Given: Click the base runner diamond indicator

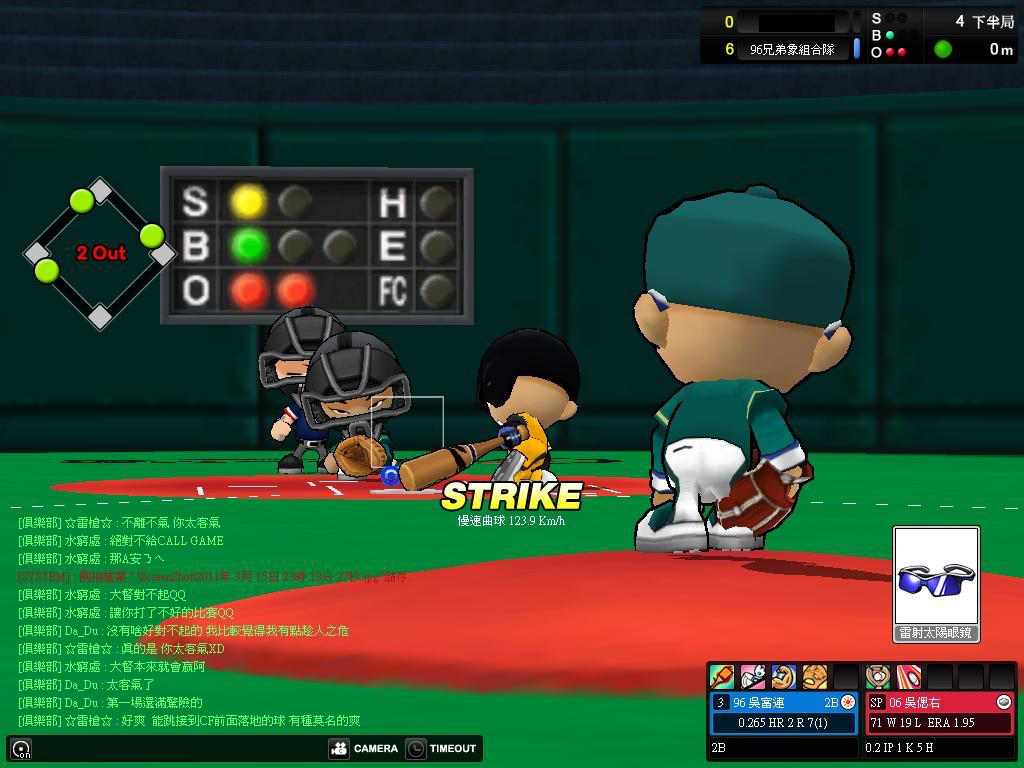Looking at the screenshot, I should 100,253.
